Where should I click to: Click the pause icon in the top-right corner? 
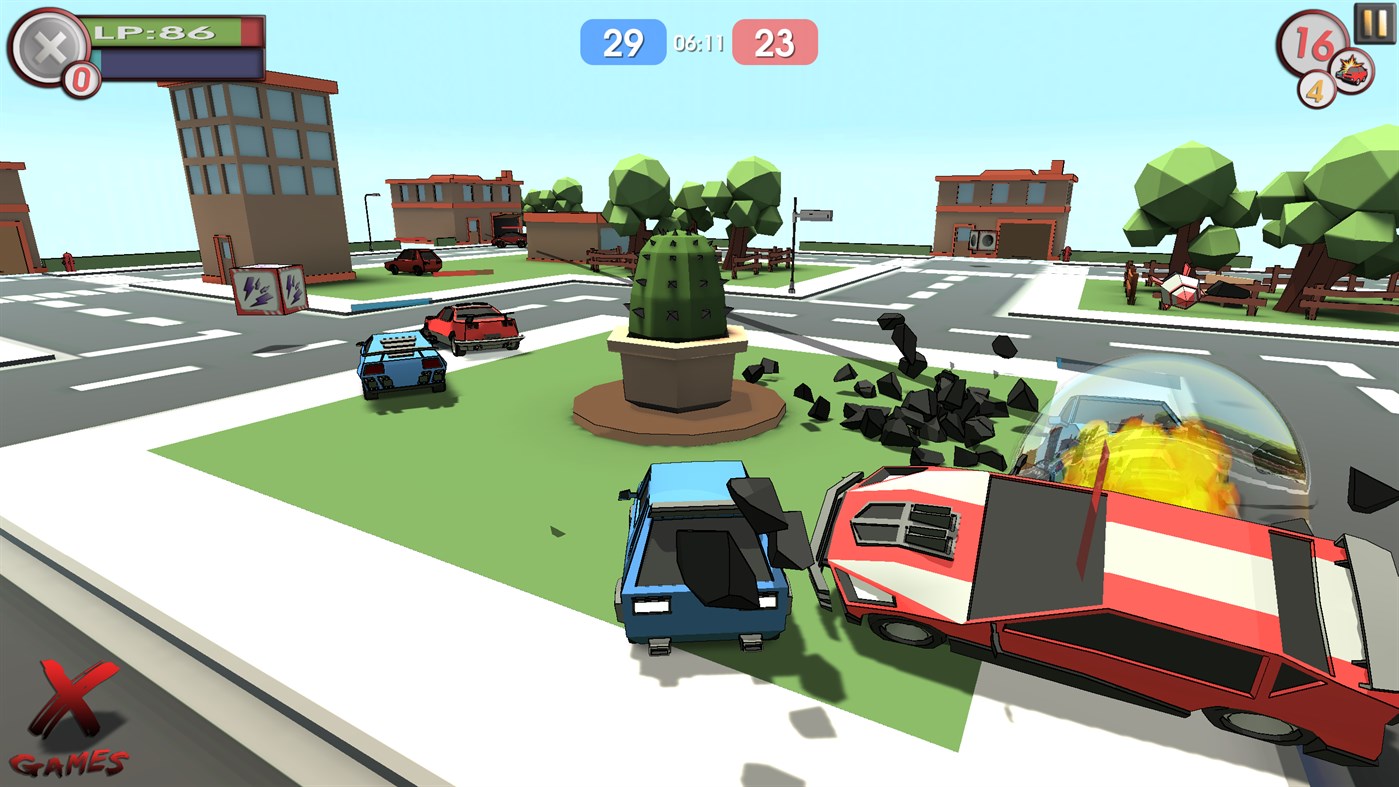pos(1374,24)
